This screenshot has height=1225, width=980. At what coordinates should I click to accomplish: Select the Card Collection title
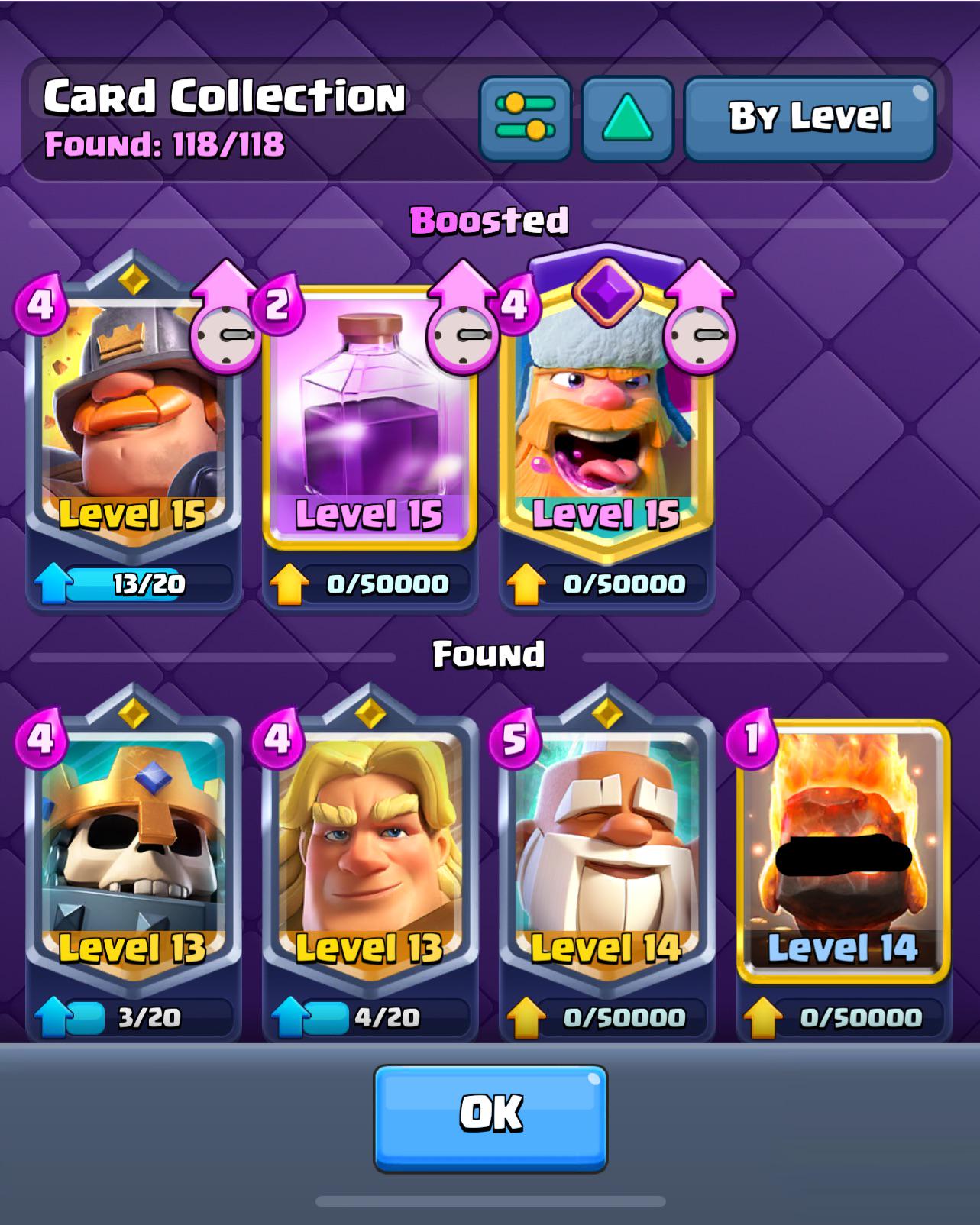[x=223, y=96]
